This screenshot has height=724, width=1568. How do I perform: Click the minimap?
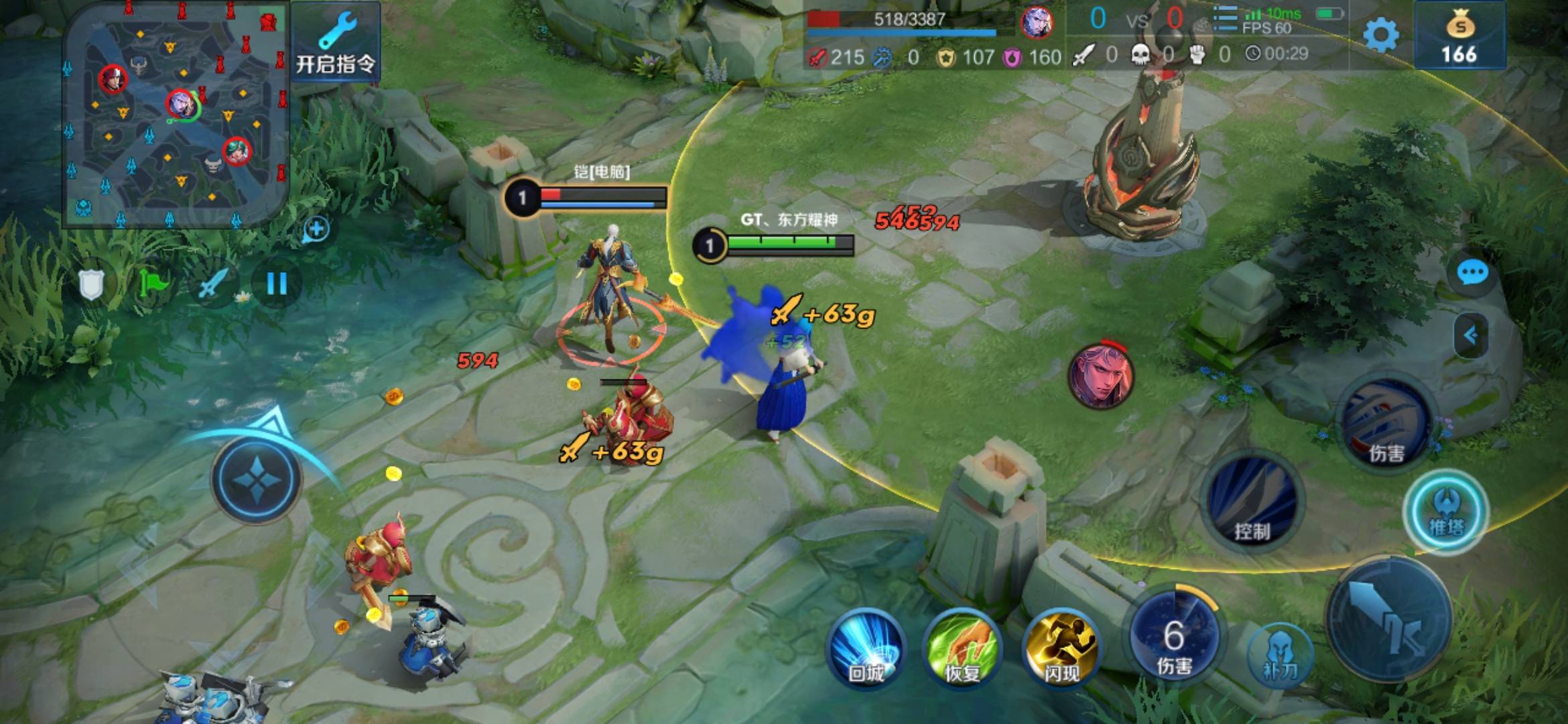tap(176, 115)
